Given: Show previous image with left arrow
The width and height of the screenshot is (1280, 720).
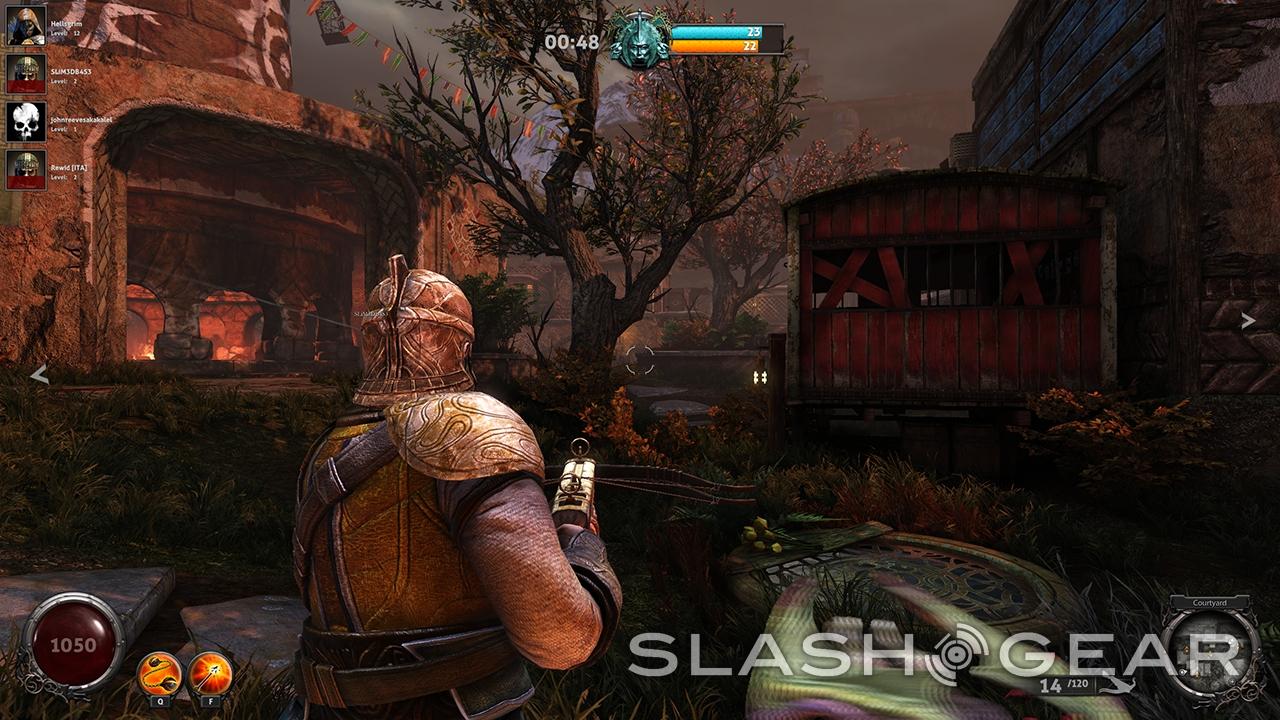Looking at the screenshot, I should (x=39, y=374).
